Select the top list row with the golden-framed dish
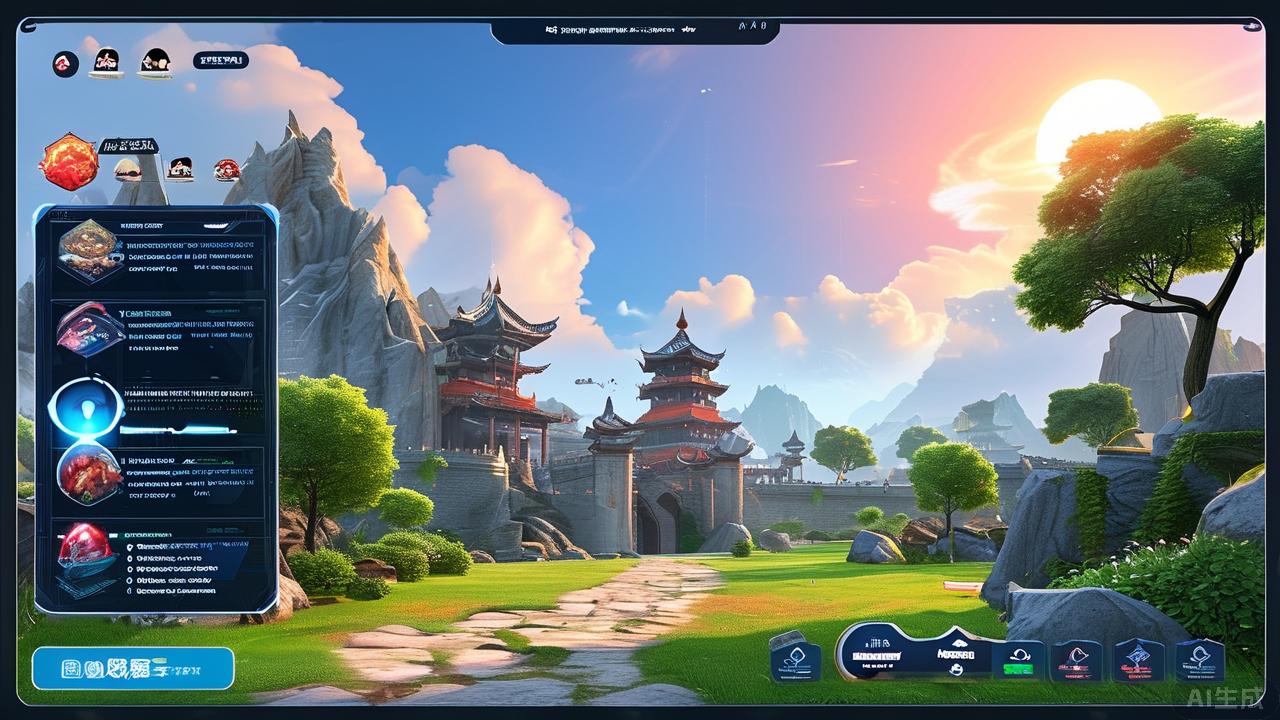This screenshot has height=720, width=1280. pyautogui.click(x=156, y=252)
